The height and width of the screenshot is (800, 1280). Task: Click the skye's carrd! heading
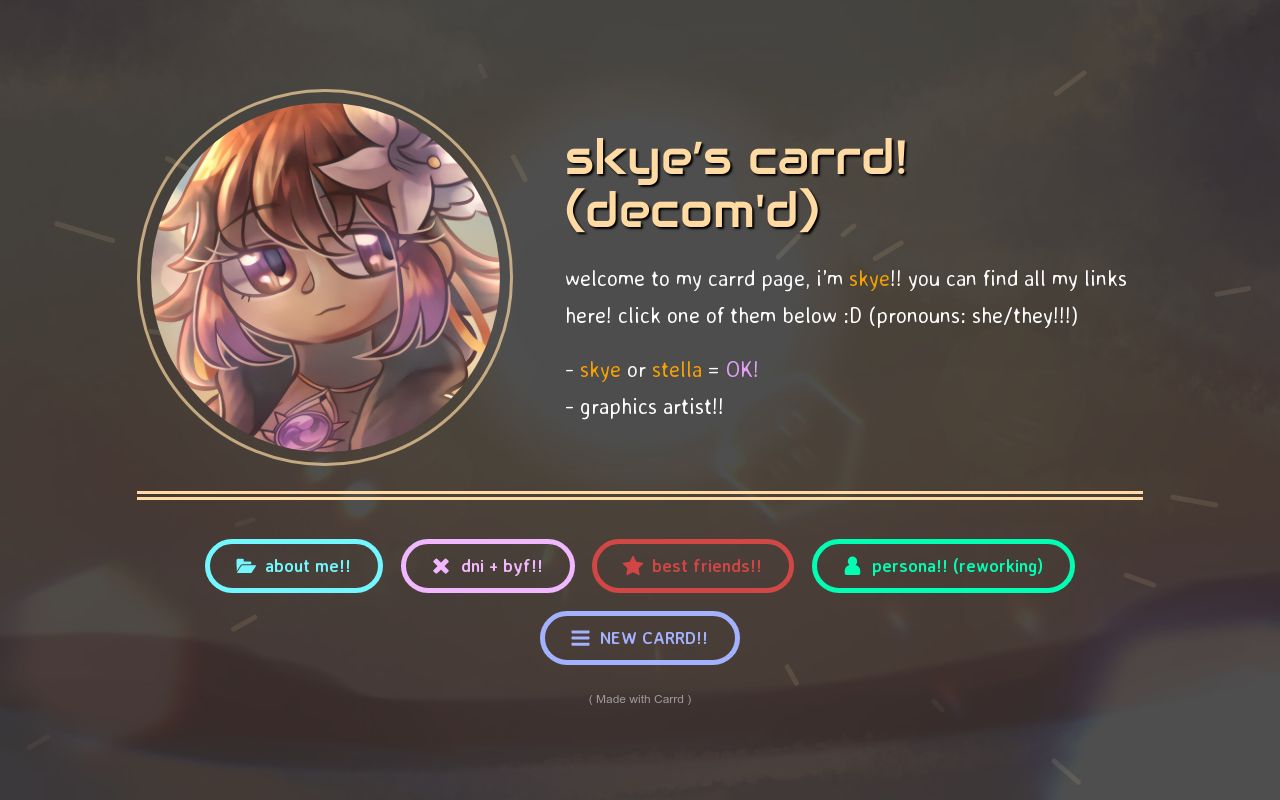coord(736,158)
